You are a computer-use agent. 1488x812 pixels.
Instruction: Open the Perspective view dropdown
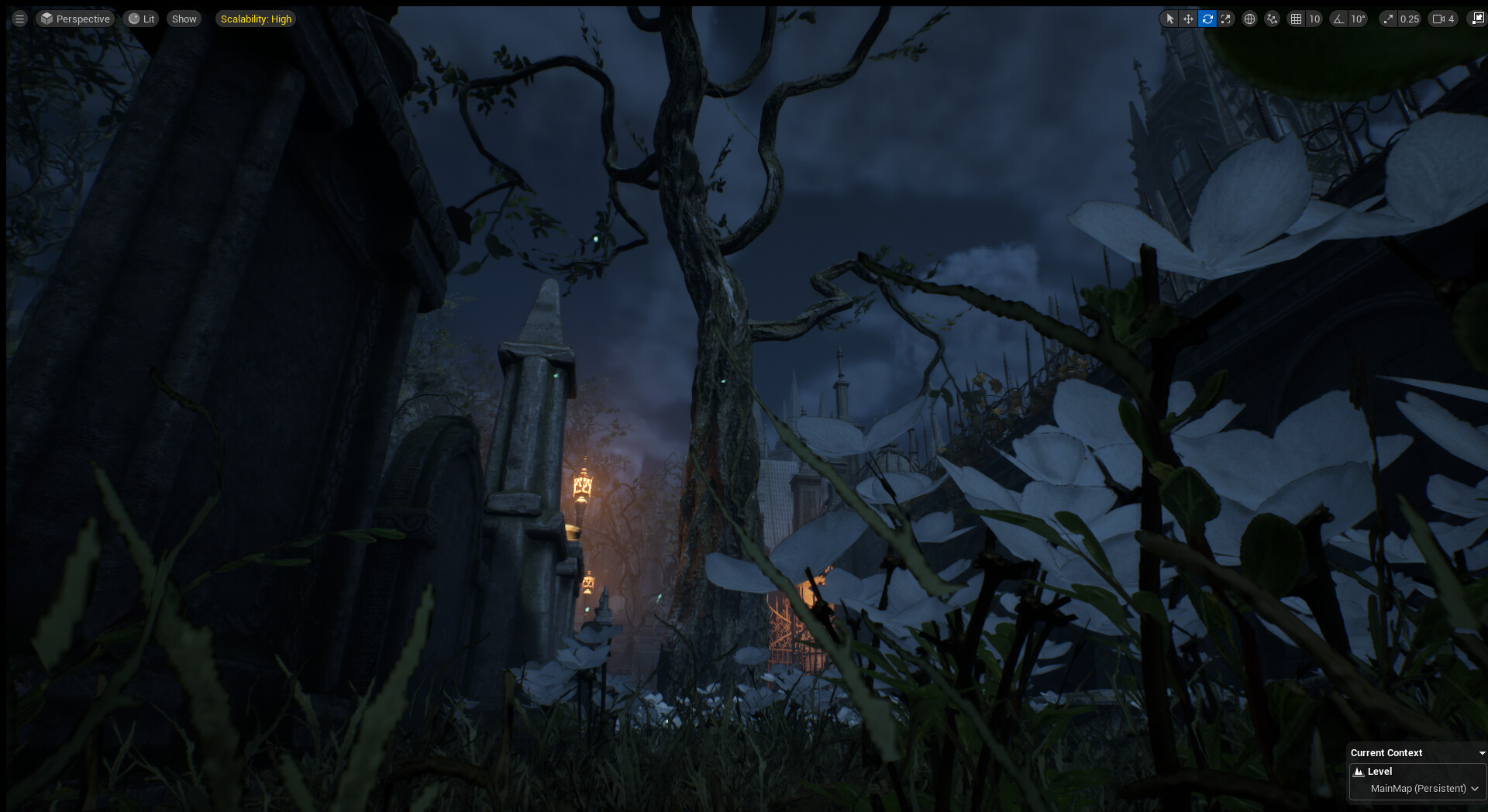75,19
